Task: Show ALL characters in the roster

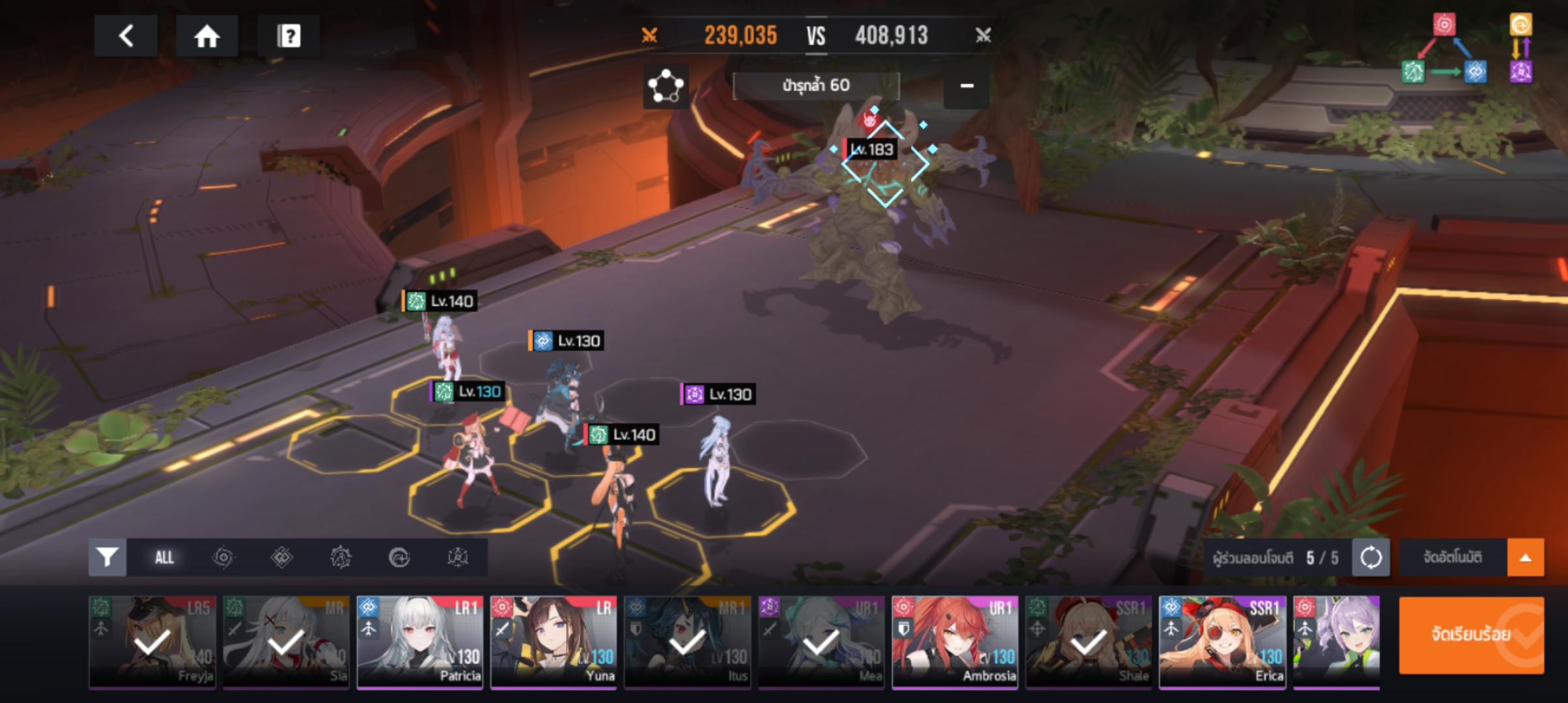Action: click(164, 557)
